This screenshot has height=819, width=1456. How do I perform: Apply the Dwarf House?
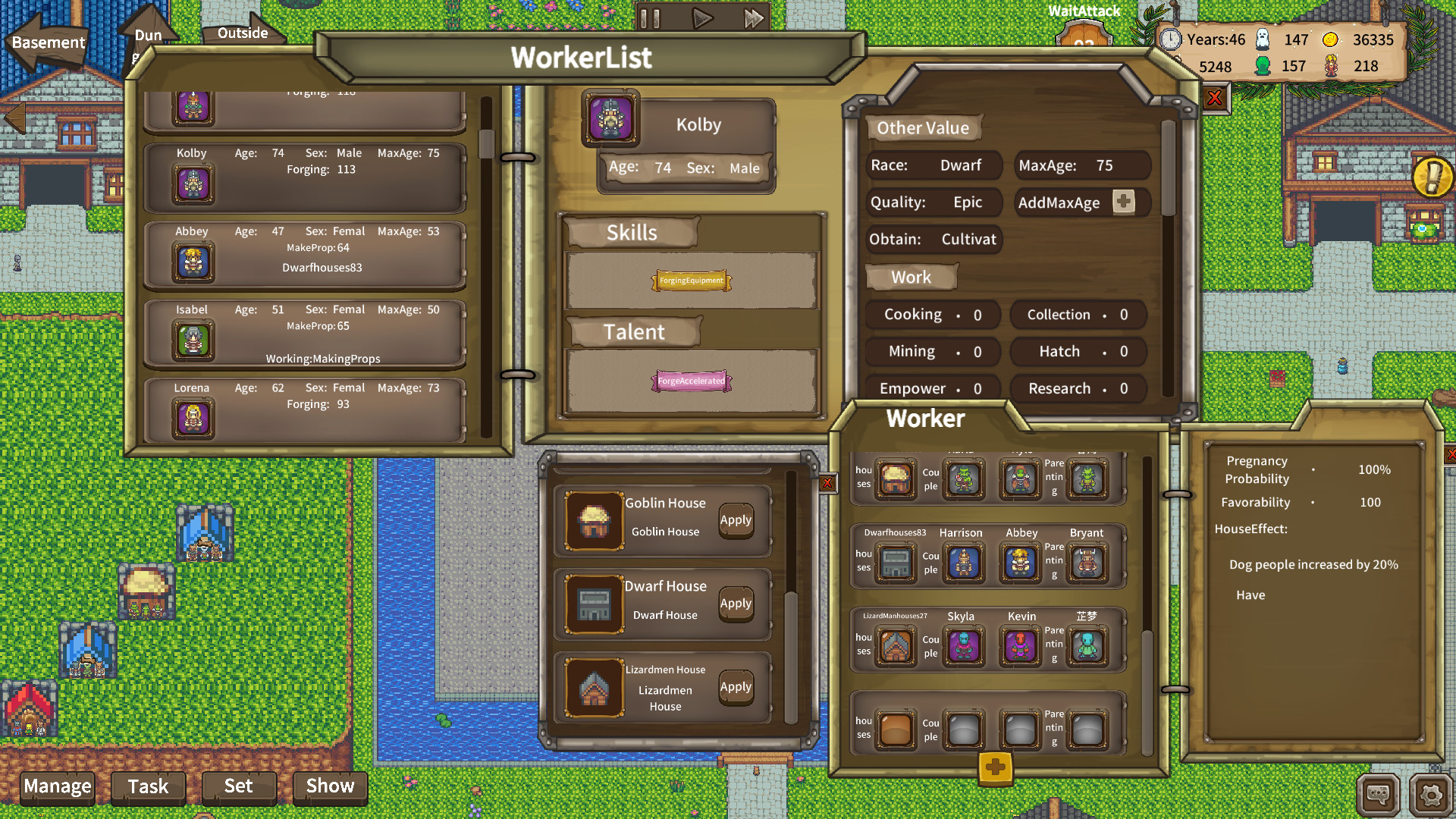(736, 604)
